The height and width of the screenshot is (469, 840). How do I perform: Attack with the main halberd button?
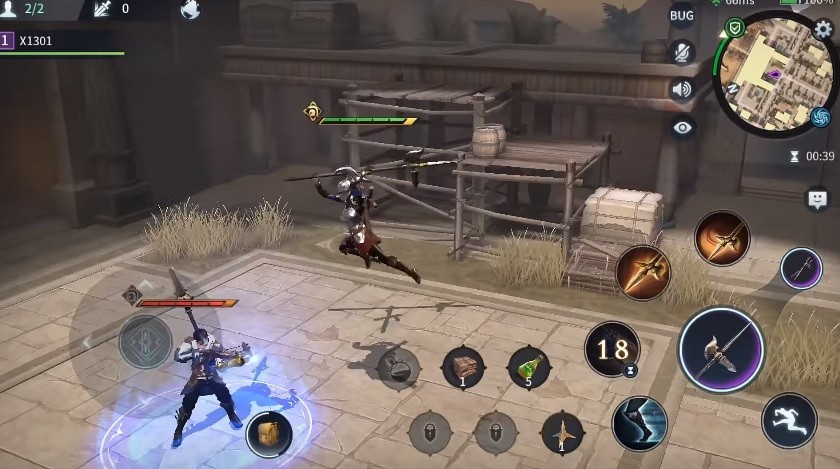pyautogui.click(x=721, y=349)
